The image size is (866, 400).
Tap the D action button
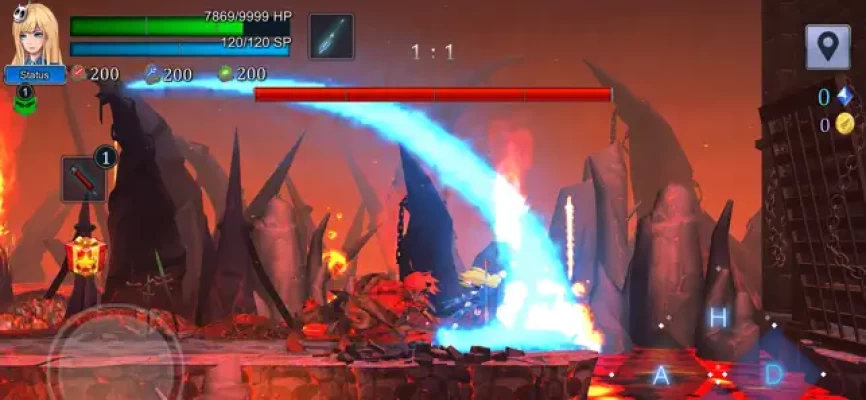[773, 374]
